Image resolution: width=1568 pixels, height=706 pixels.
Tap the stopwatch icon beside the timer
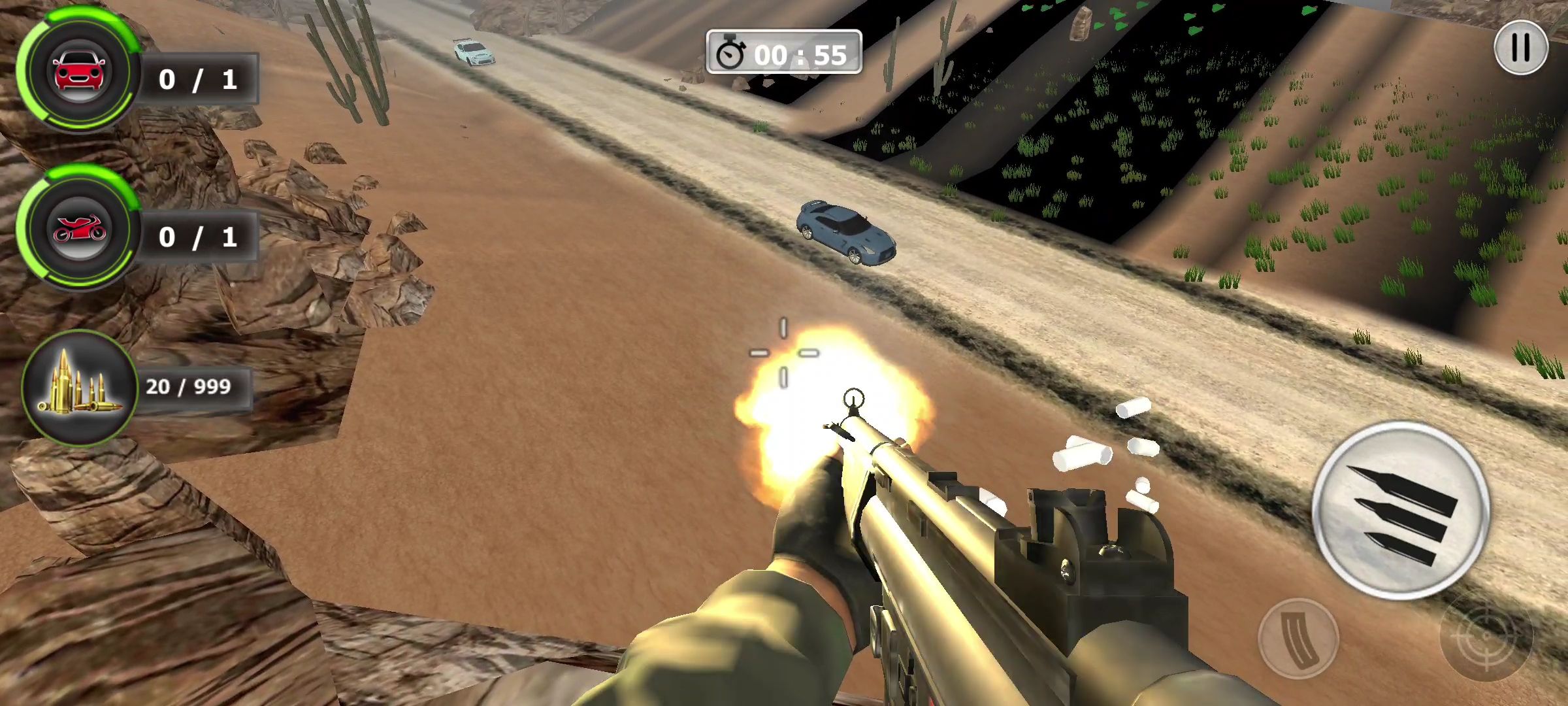point(733,55)
